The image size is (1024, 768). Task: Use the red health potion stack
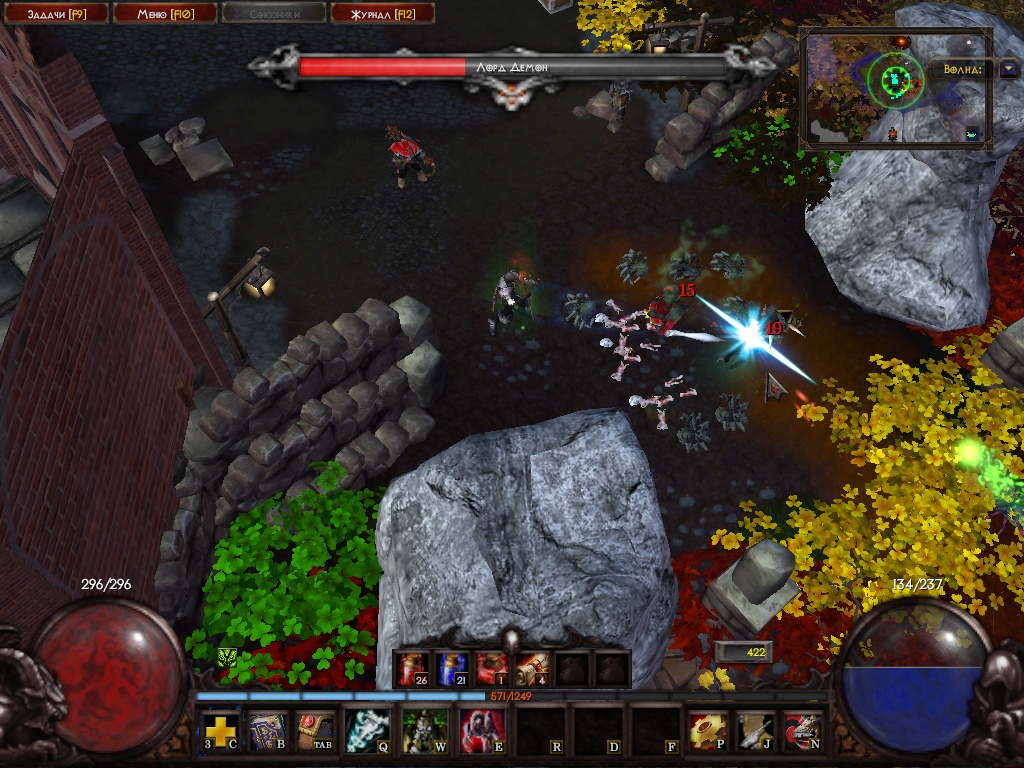coord(412,668)
